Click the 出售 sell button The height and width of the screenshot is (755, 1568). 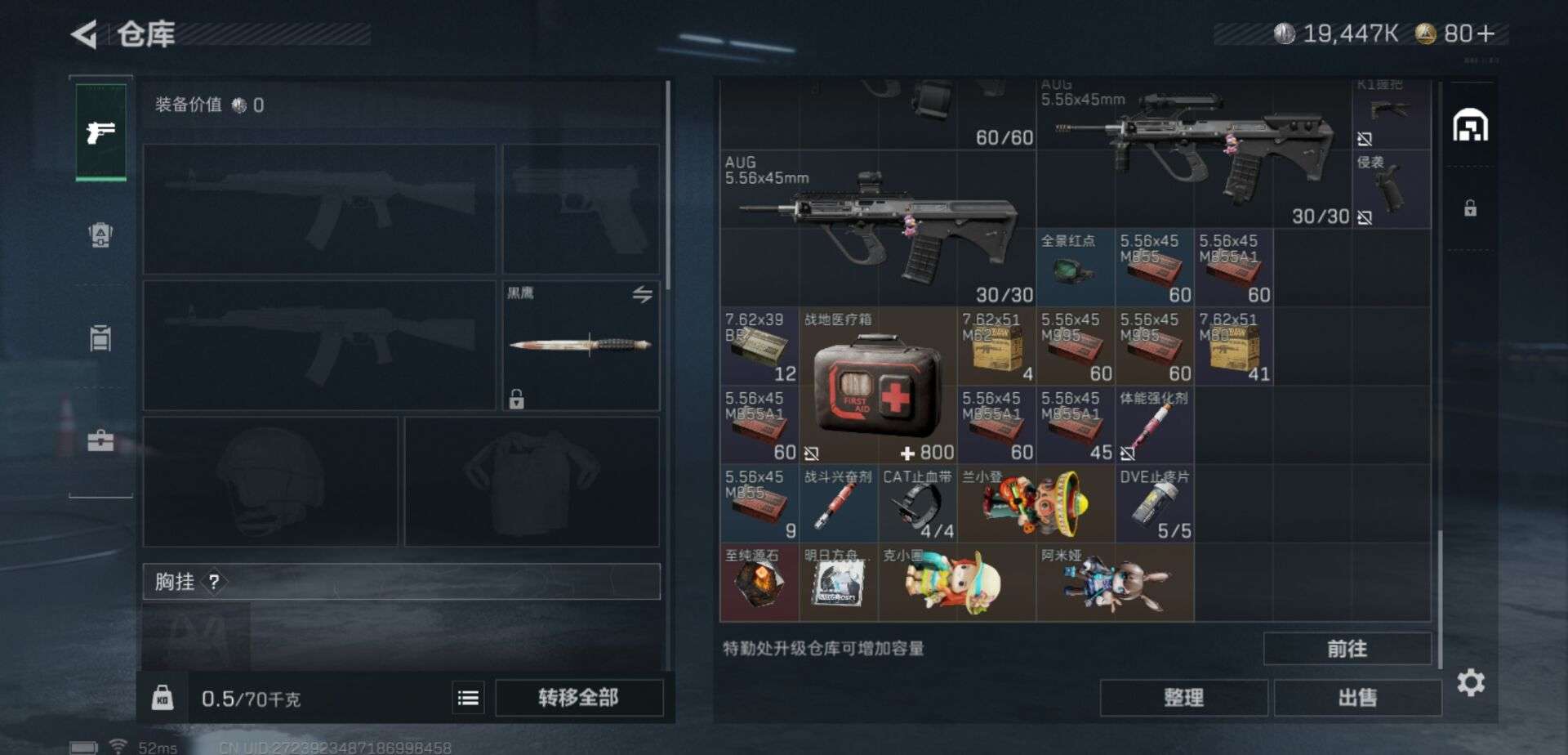pyautogui.click(x=1358, y=698)
